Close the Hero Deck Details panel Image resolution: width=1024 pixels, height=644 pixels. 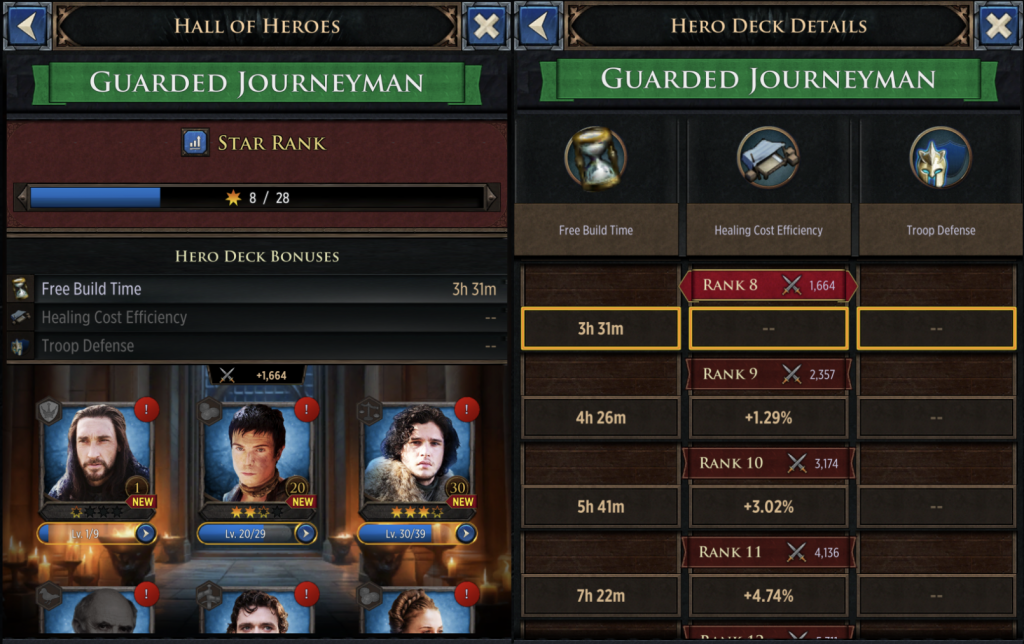coord(998,26)
